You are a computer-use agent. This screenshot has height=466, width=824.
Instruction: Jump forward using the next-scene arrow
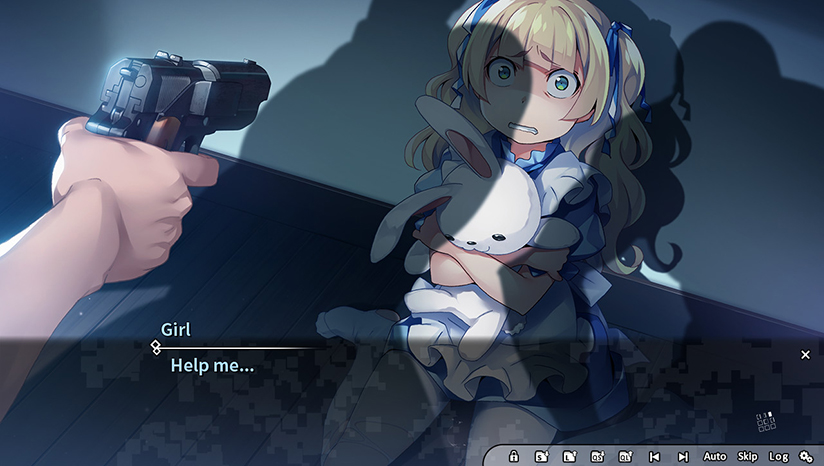click(683, 457)
